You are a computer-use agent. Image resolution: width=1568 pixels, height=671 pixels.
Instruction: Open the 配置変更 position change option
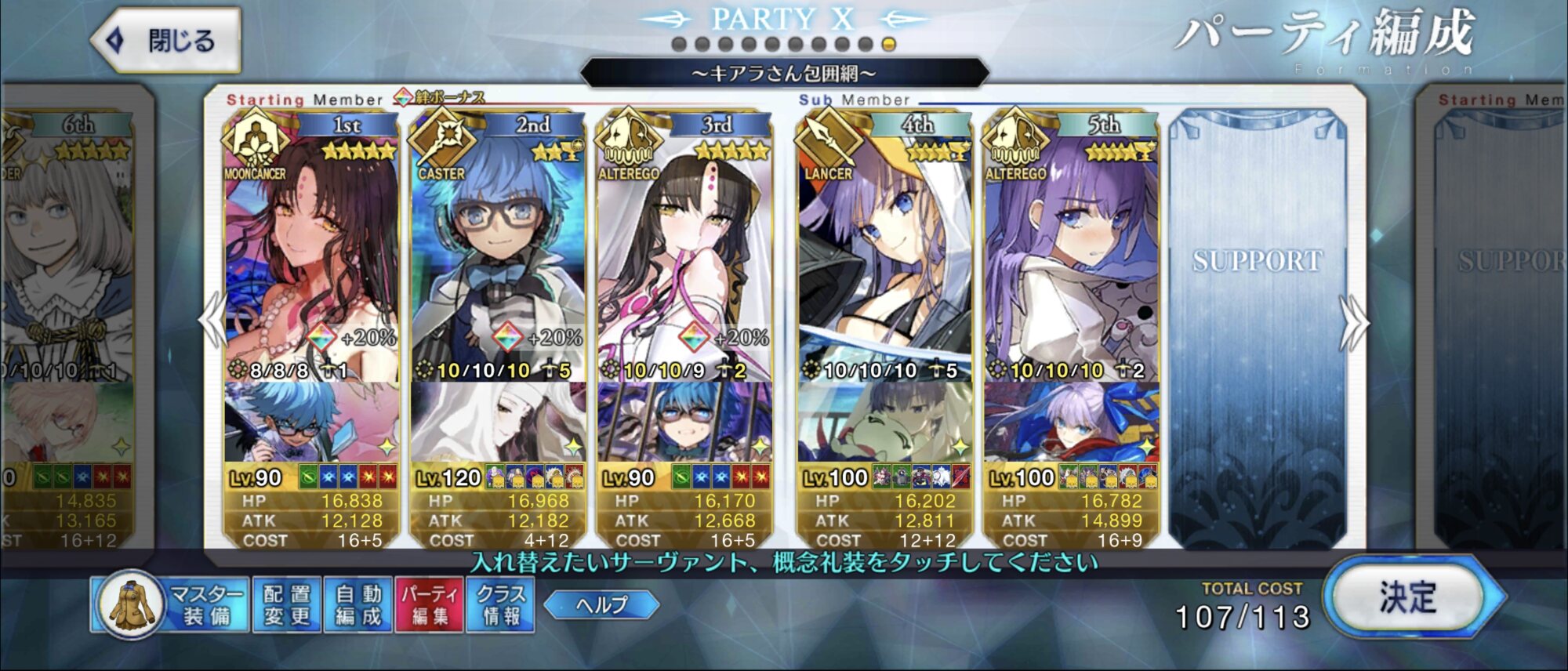click(x=287, y=604)
